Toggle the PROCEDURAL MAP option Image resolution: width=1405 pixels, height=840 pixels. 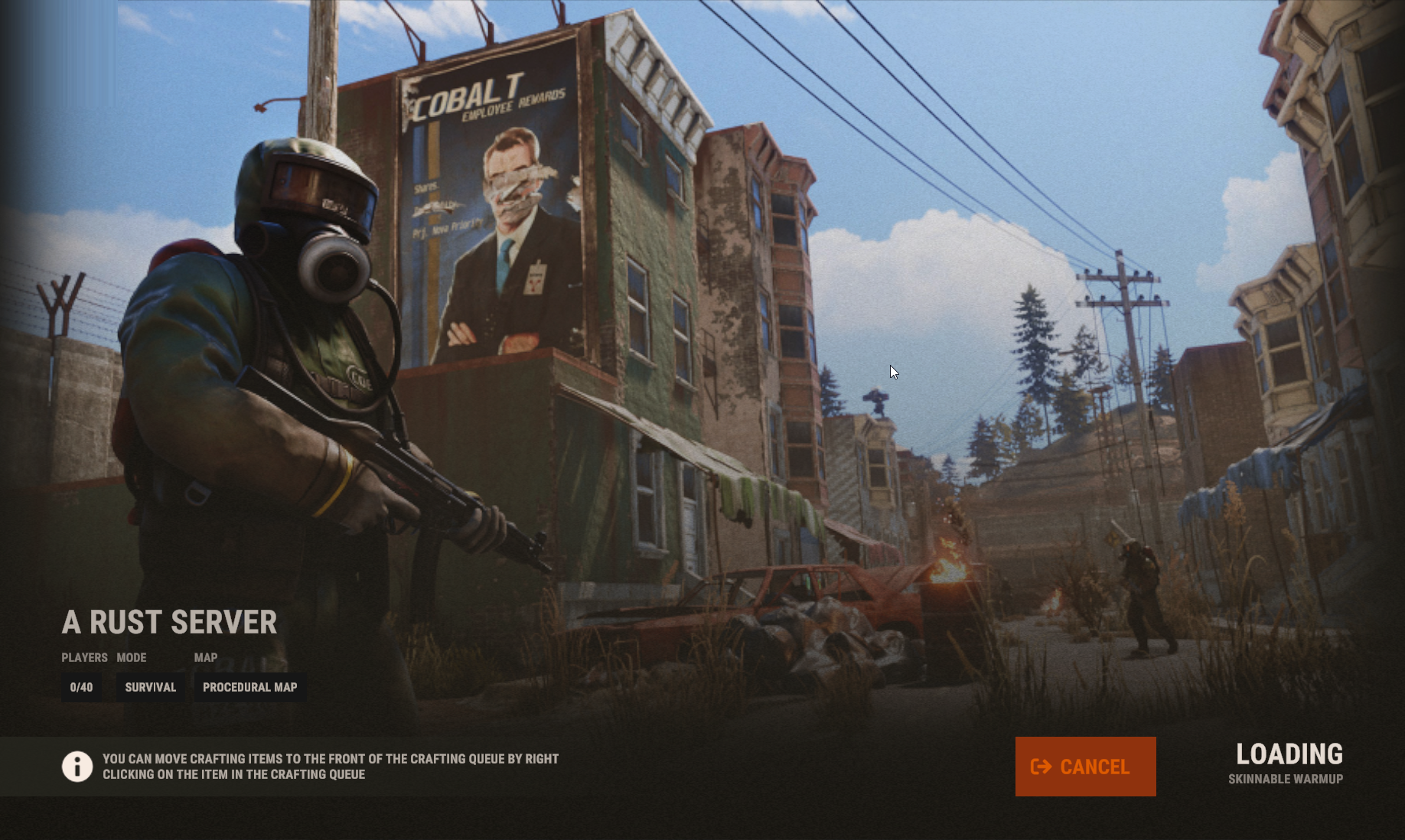coord(250,687)
